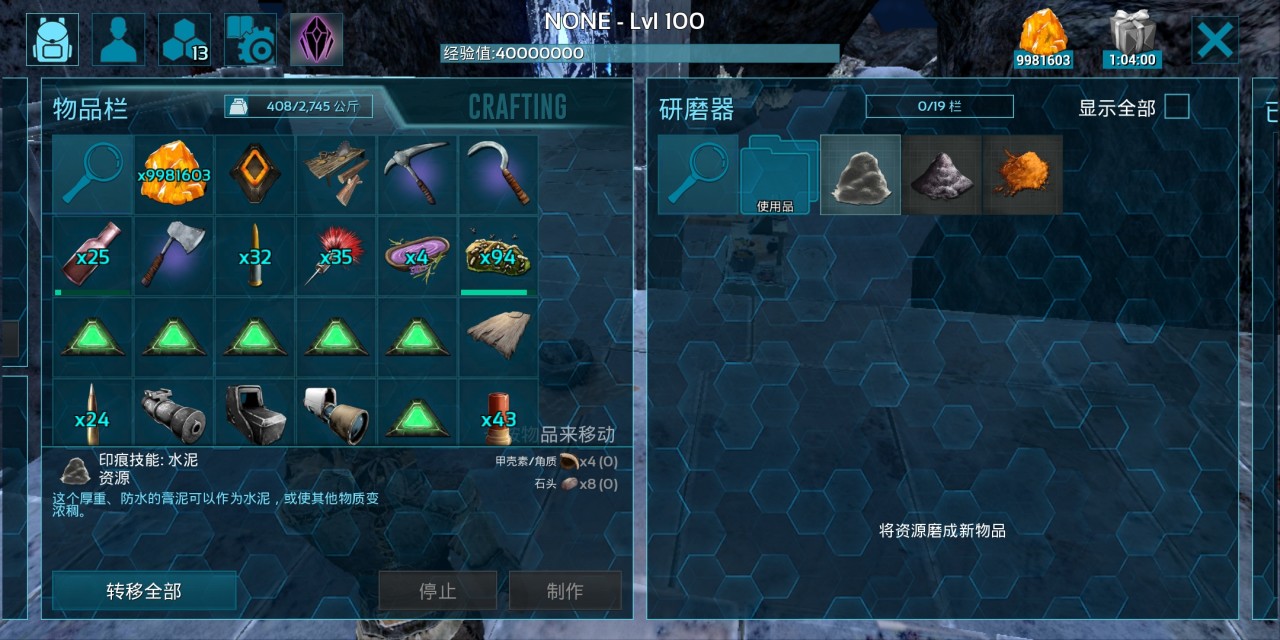This screenshot has width=1280, height=640.
Task: Select the amber stack x9981603 slot
Action: click(x=174, y=175)
